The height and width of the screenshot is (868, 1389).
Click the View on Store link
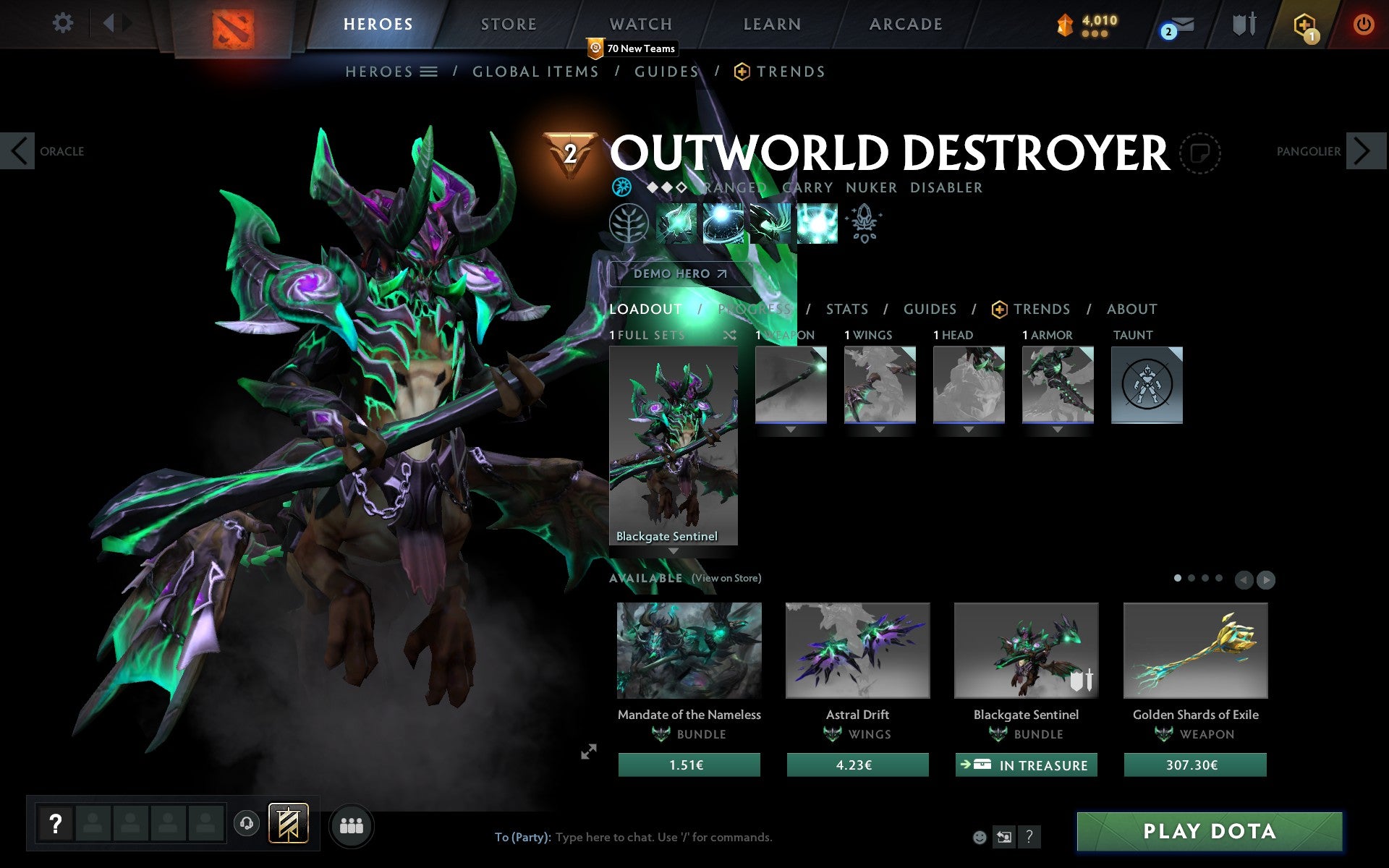[726, 579]
